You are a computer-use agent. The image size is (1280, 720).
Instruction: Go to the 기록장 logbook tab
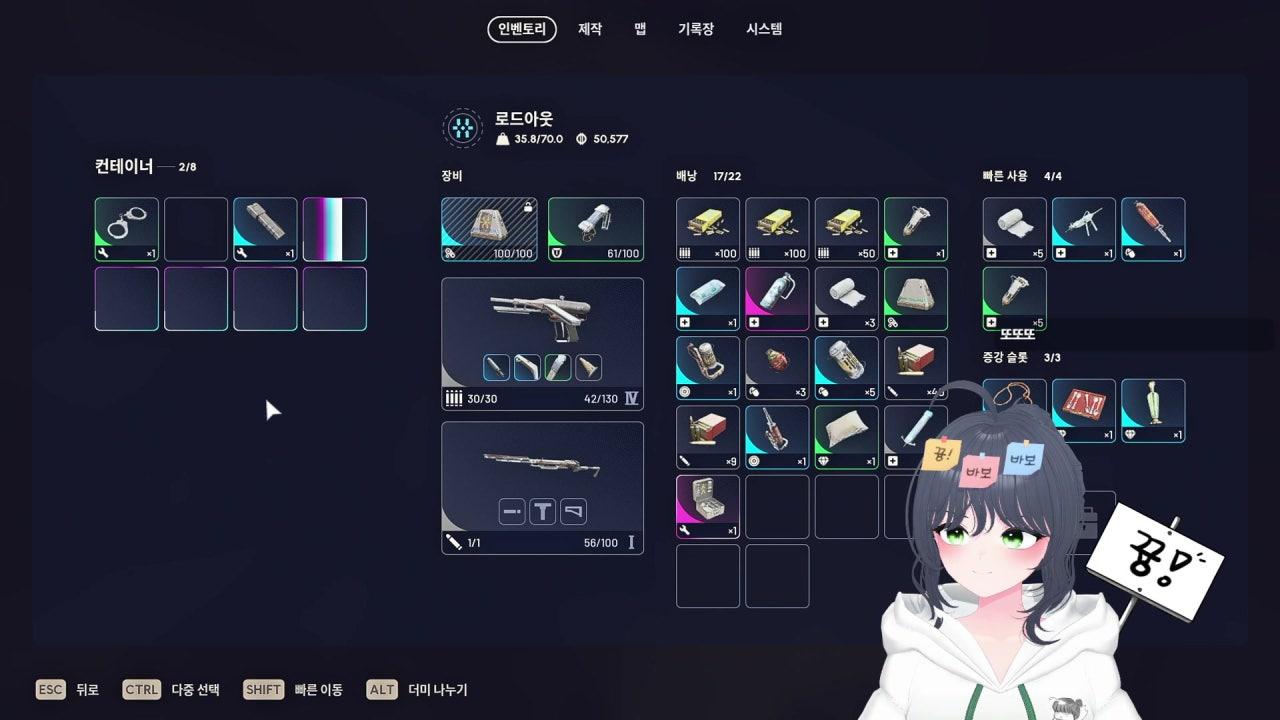click(x=696, y=29)
